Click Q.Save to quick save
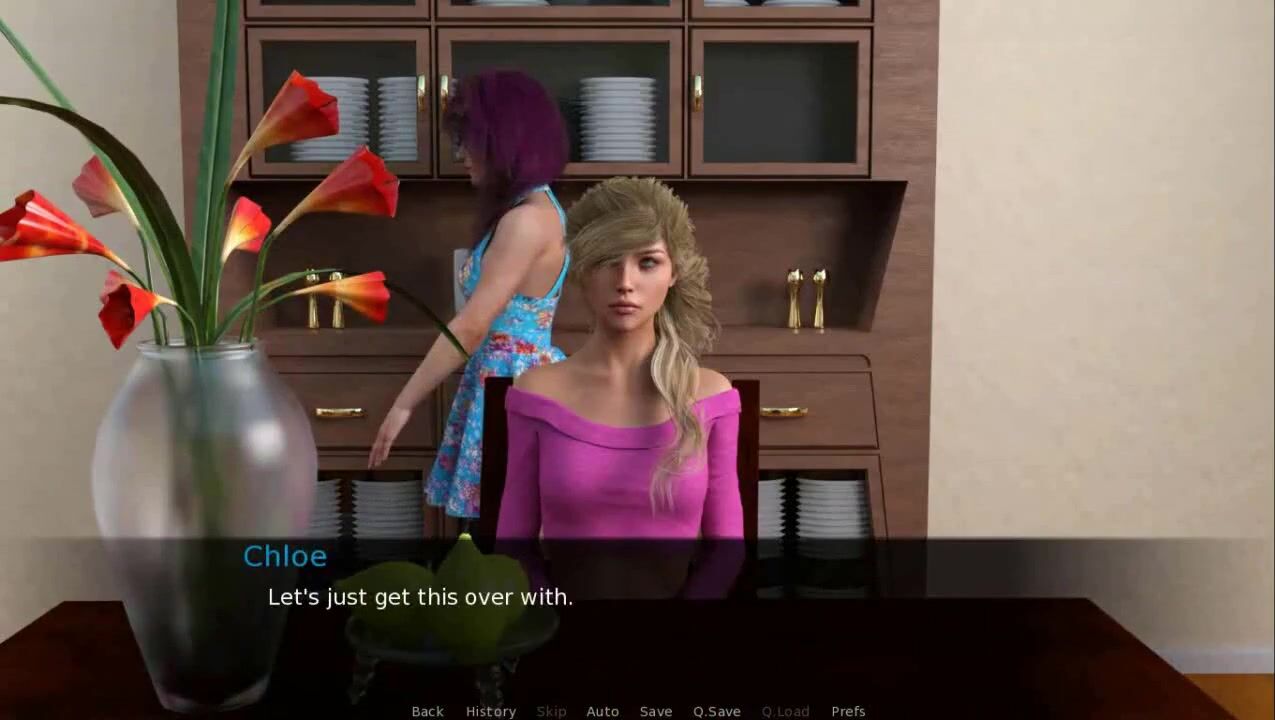The height and width of the screenshot is (720, 1275). tap(716, 711)
